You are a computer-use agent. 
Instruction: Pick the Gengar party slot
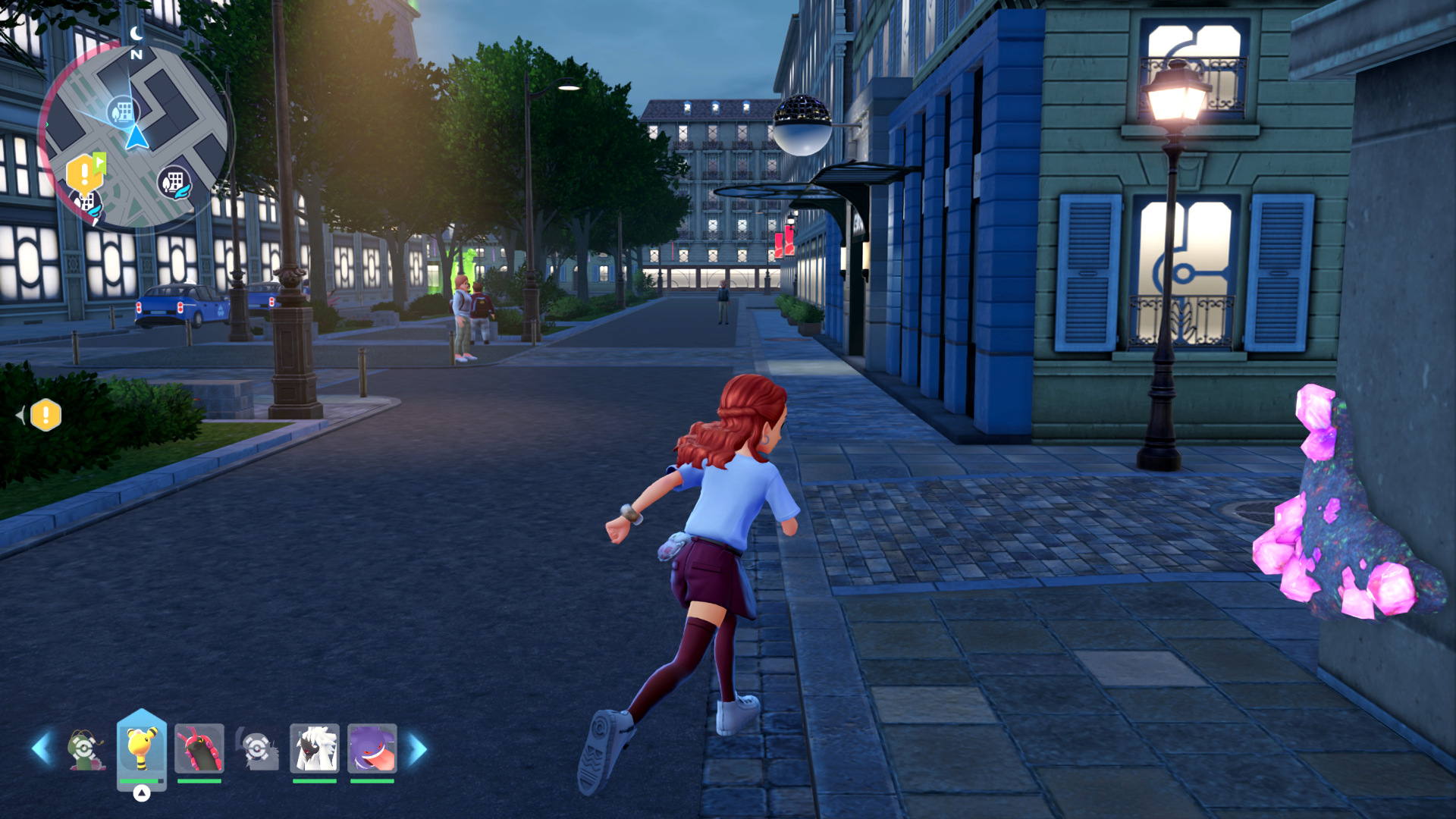[372, 749]
